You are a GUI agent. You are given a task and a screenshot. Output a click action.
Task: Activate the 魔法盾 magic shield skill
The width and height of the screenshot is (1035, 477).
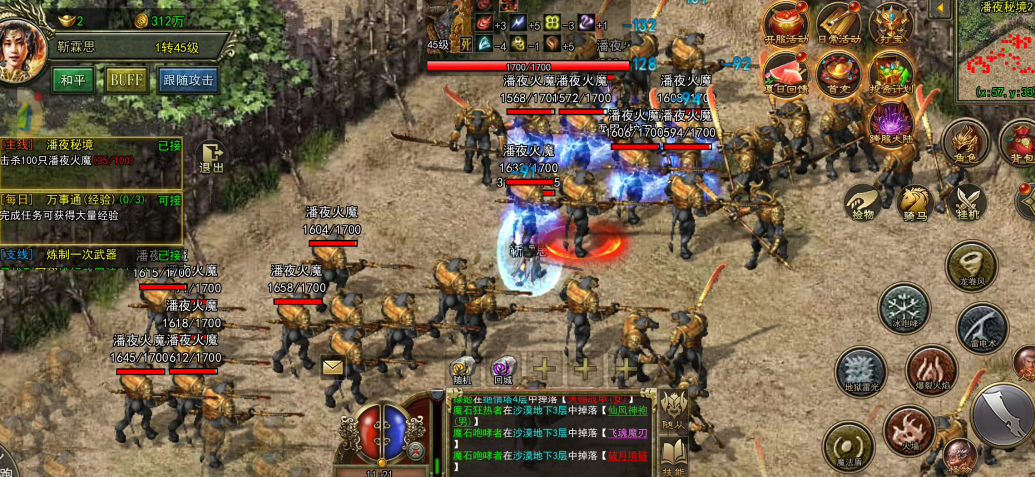(848, 445)
